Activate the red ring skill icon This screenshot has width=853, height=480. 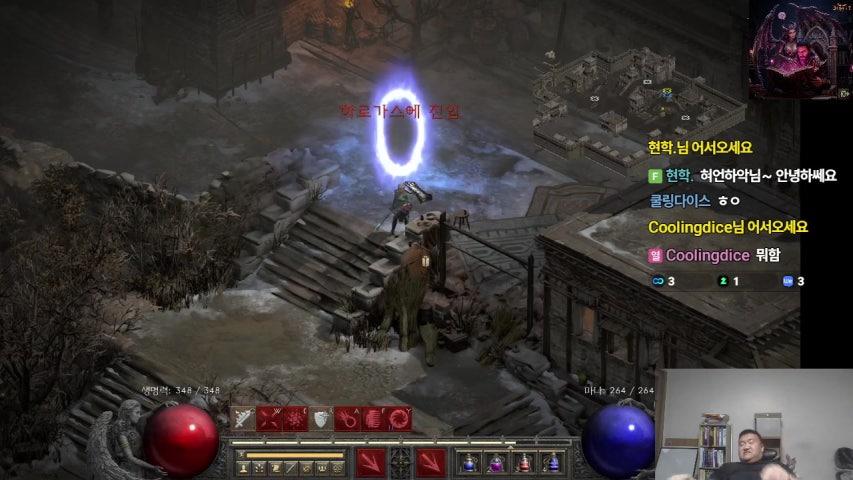[346, 419]
